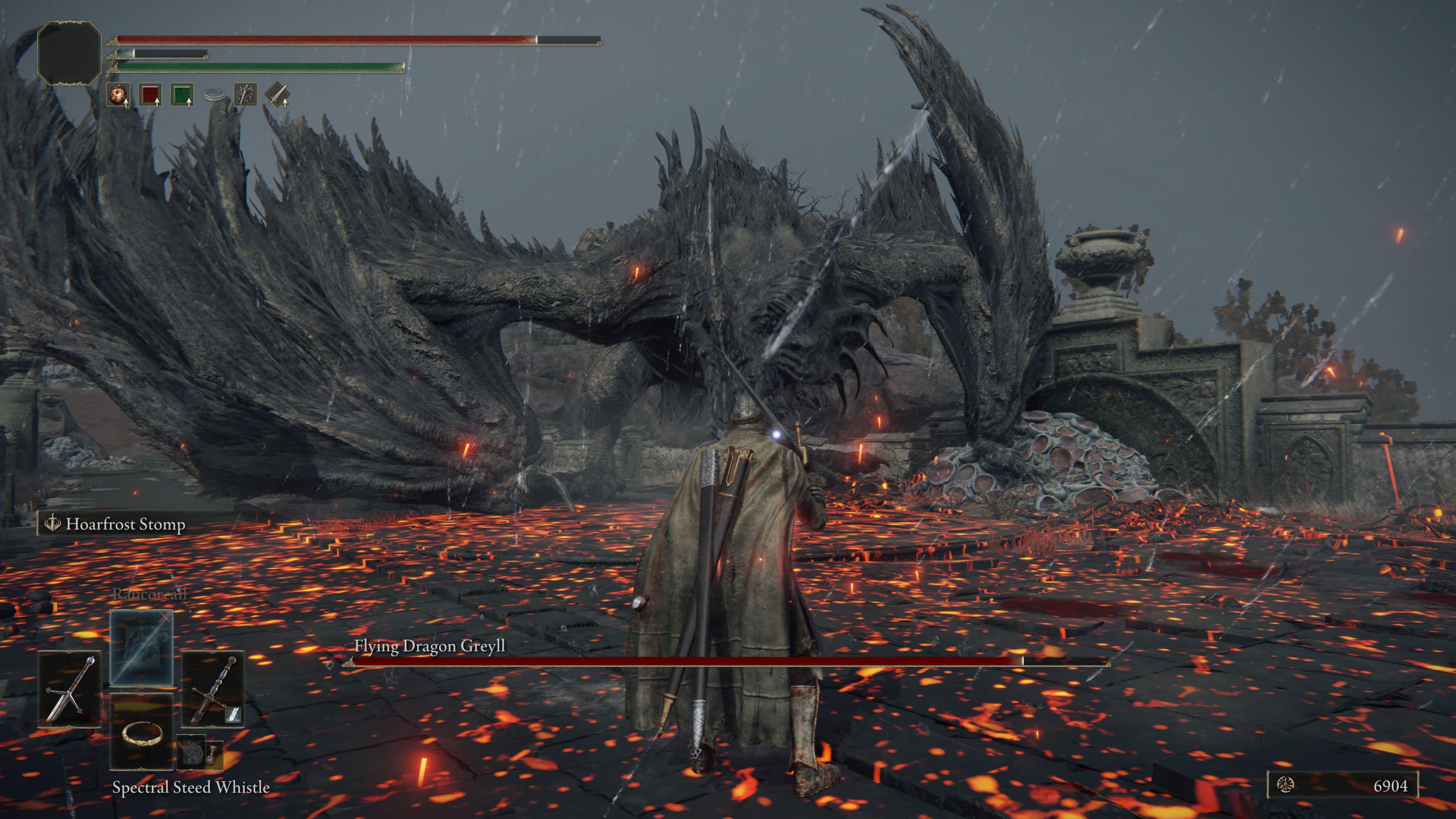
Task: Use the Spectral Steed Whistle ring slot
Action: pos(141,733)
